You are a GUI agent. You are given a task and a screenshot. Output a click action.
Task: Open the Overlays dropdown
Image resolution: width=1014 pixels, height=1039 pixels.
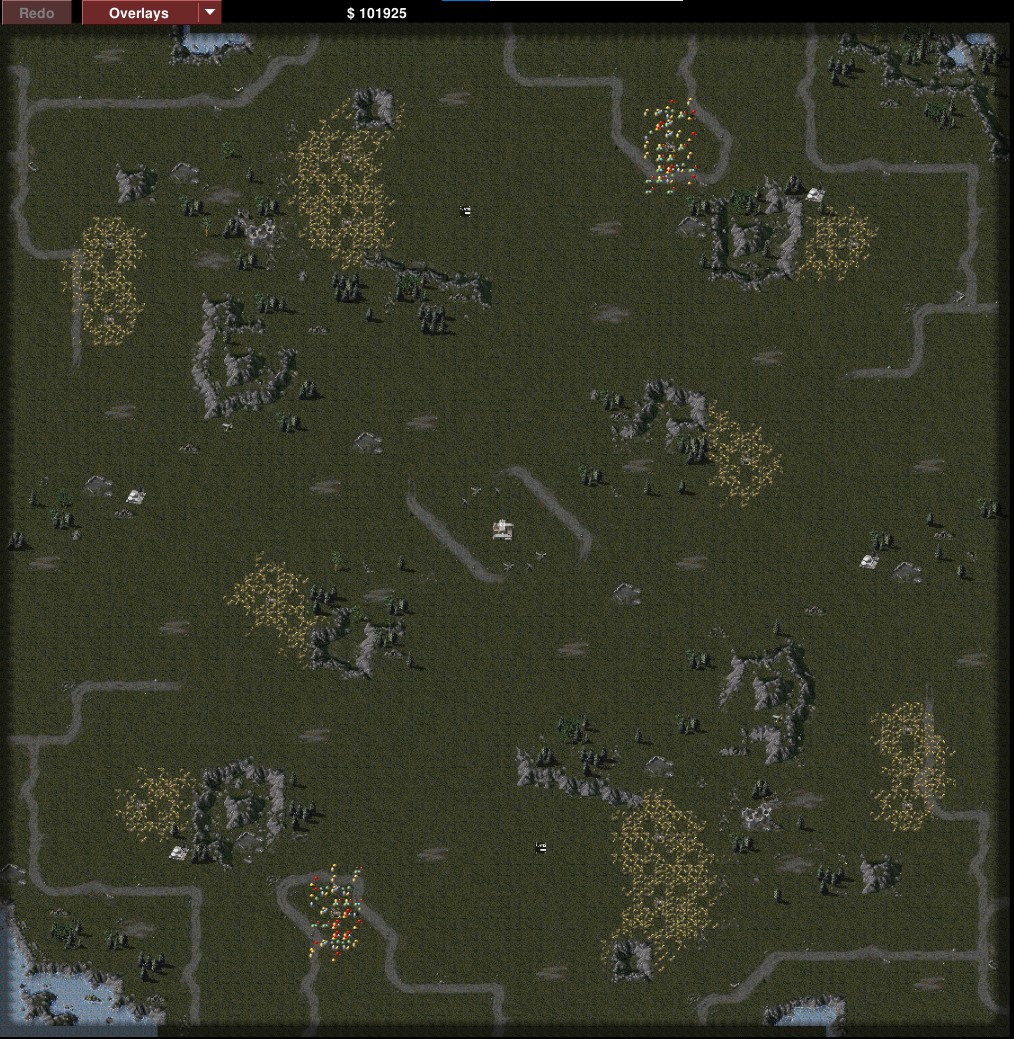click(x=209, y=13)
